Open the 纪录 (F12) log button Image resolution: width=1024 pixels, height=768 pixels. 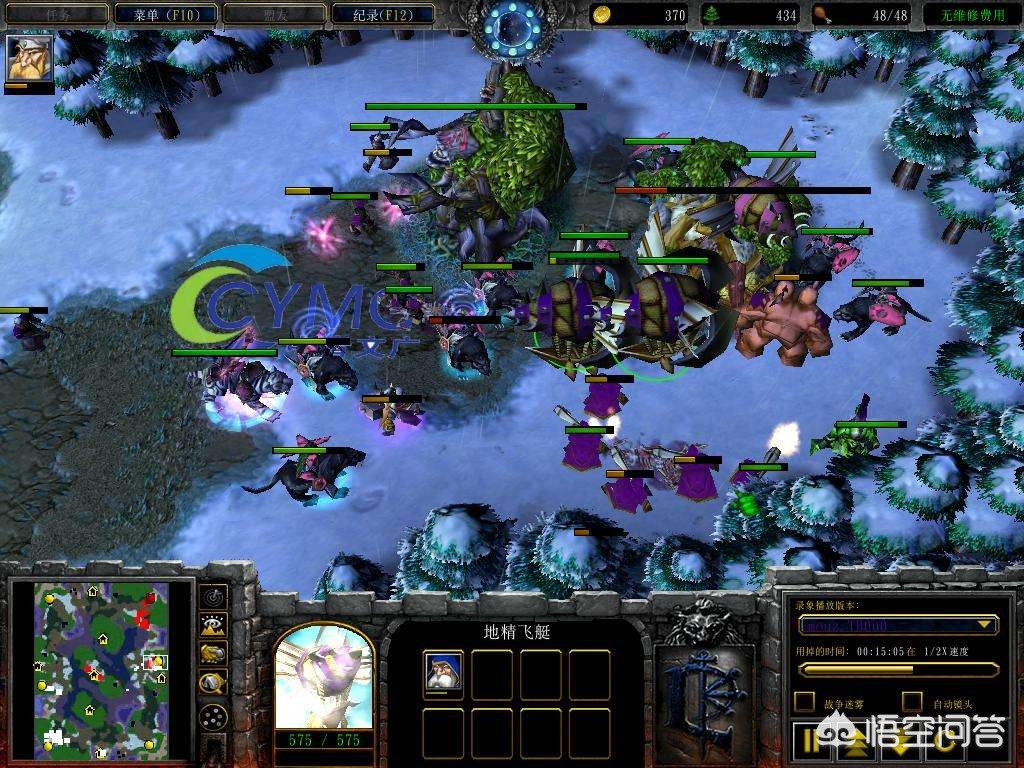pos(383,14)
